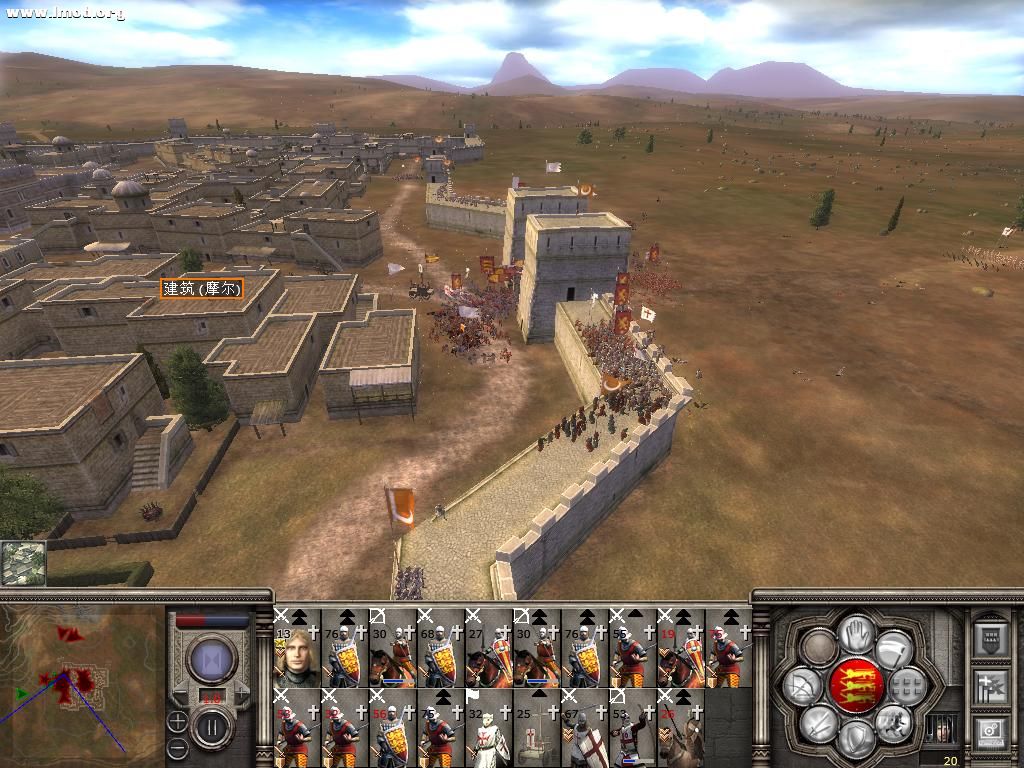Toggle fire-at-will bow button
Image resolution: width=1024 pixels, height=768 pixels.
pos(802,686)
